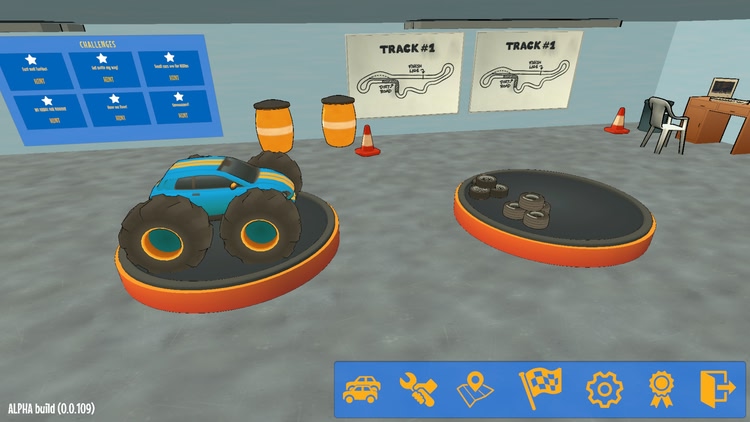
Task: Open the gear settings menu
Action: [604, 388]
